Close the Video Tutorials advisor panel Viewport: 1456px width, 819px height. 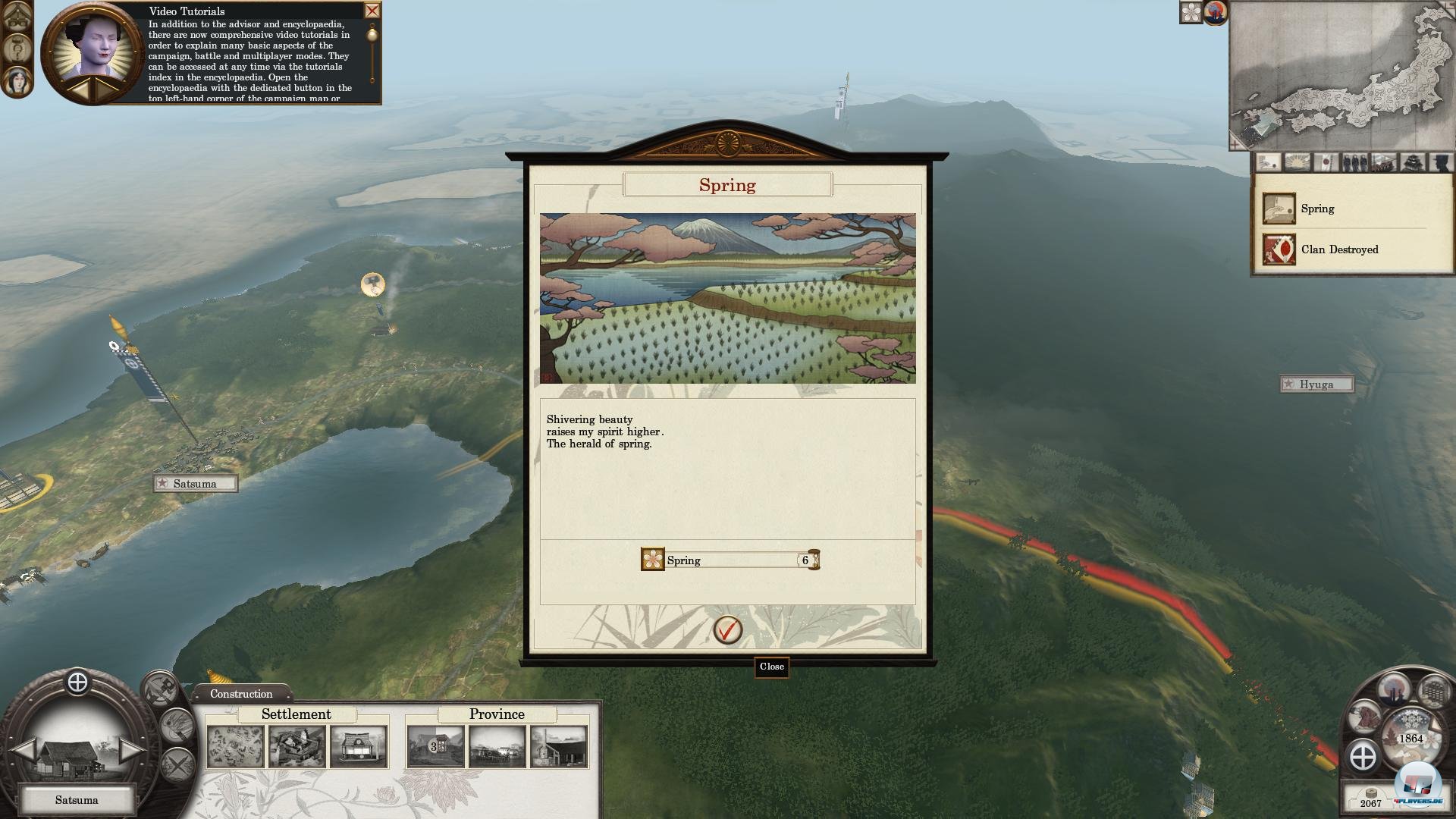pyautogui.click(x=372, y=11)
